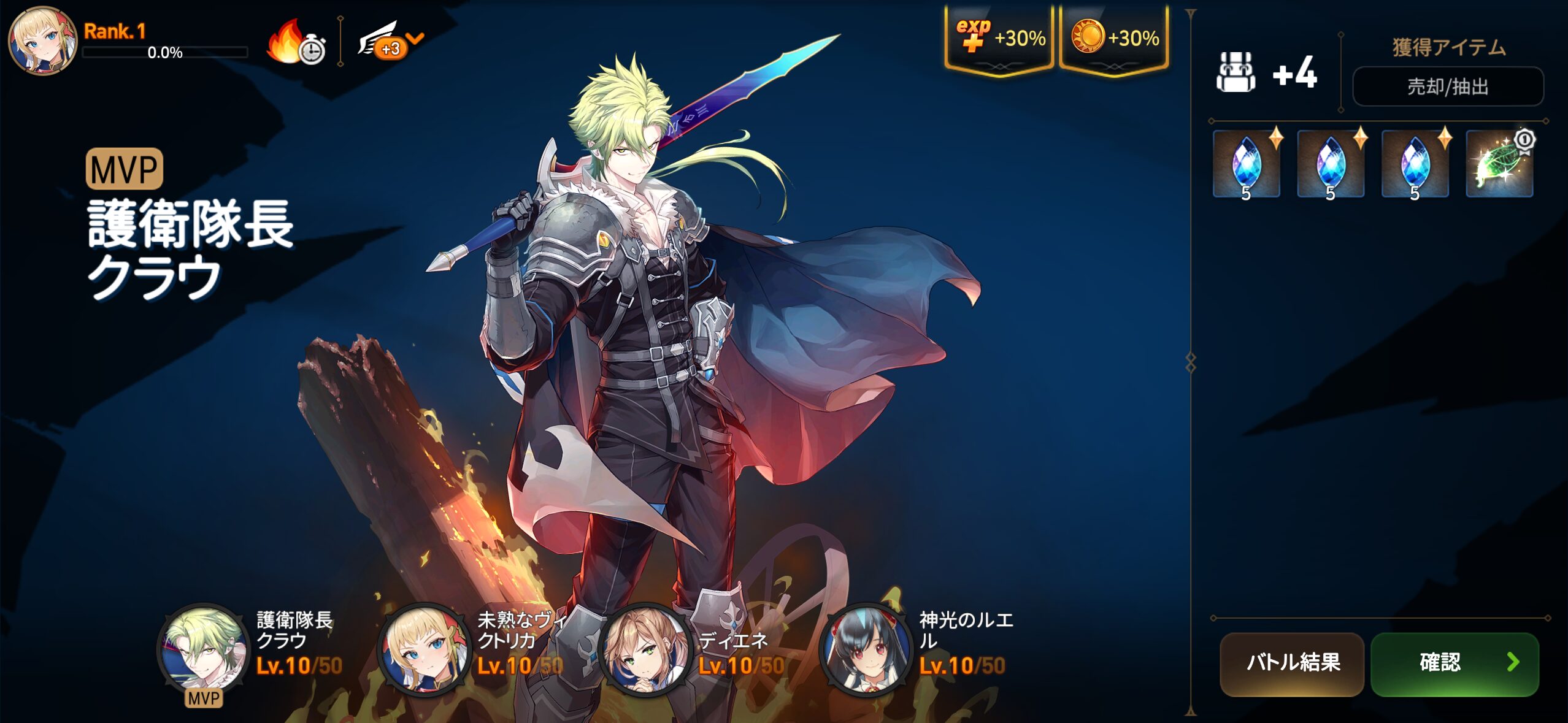The image size is (1568, 723).
Task: Open the 売却/抽出 sell and extract option
Action: [x=1447, y=86]
